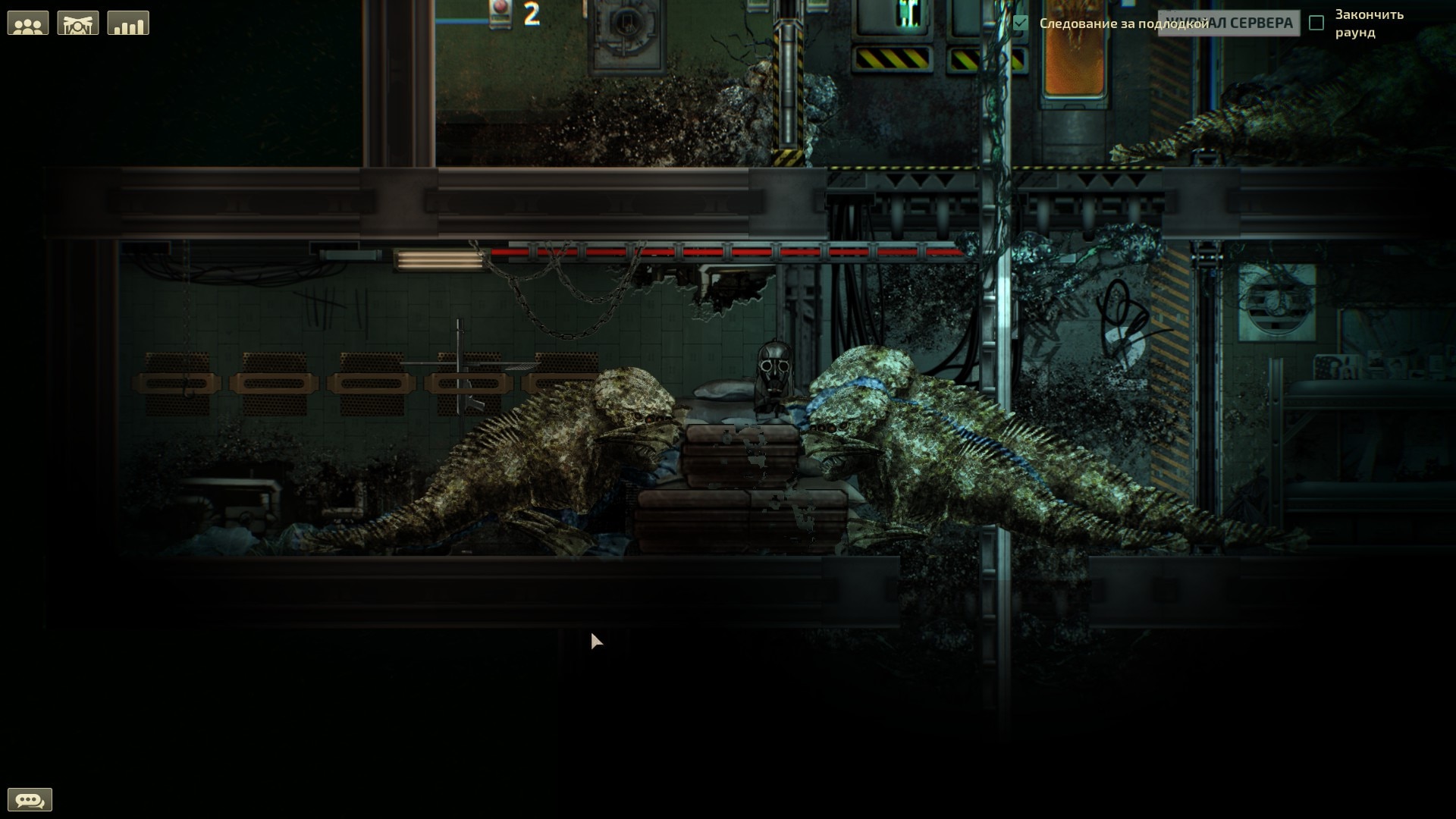Open the chat box speech-bubble button

(30, 799)
